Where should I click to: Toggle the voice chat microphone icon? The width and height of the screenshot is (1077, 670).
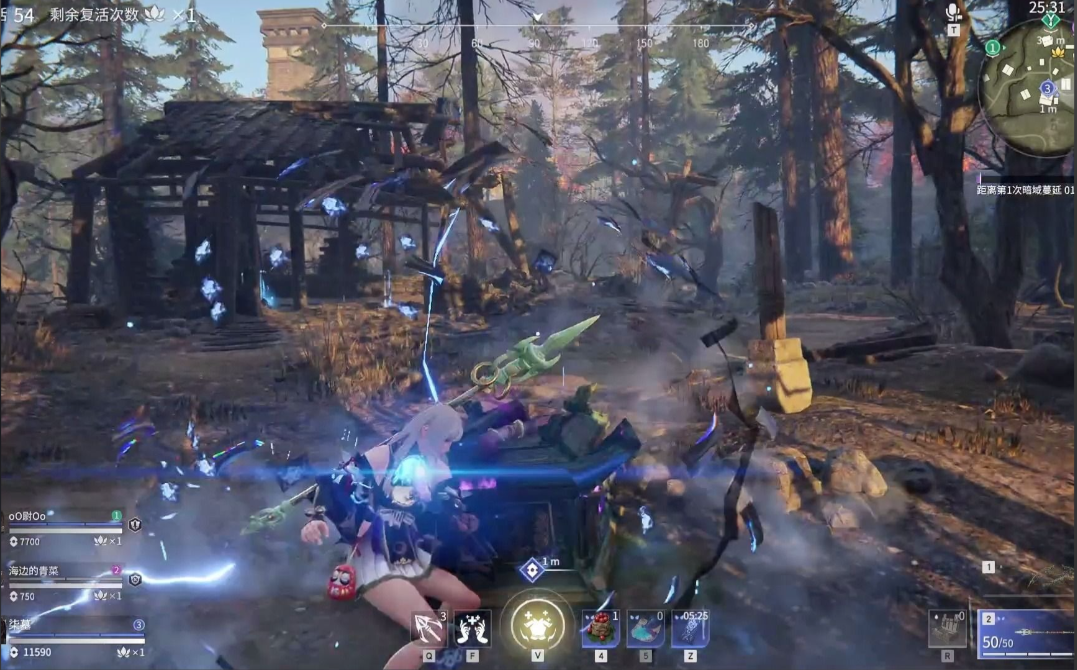(953, 12)
